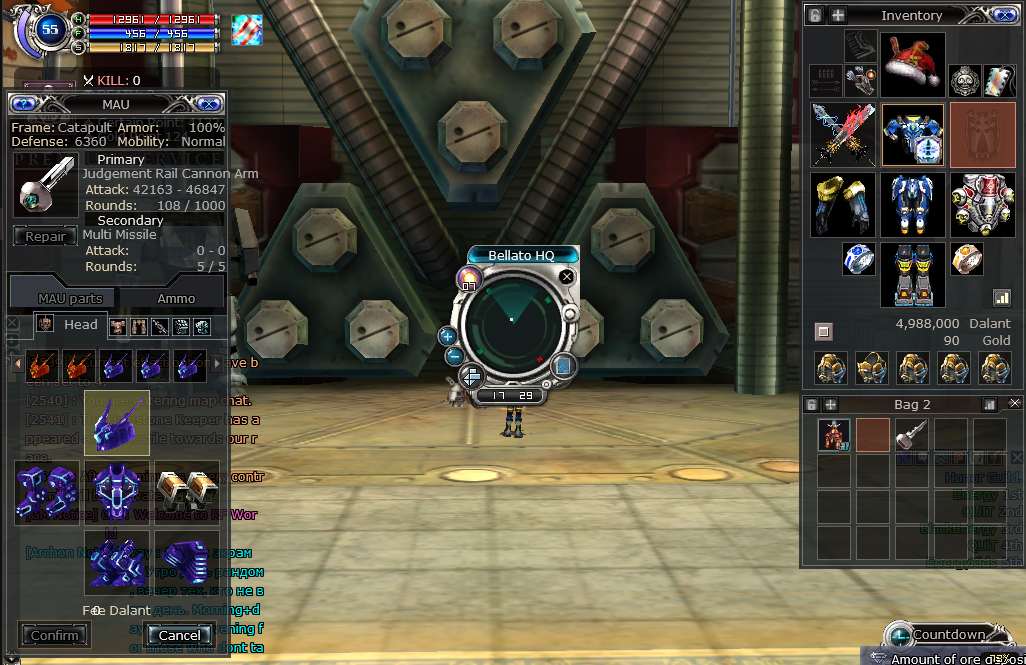Image resolution: width=1026 pixels, height=665 pixels.
Task: Select the hammer item in Bag 2
Action: 911,435
